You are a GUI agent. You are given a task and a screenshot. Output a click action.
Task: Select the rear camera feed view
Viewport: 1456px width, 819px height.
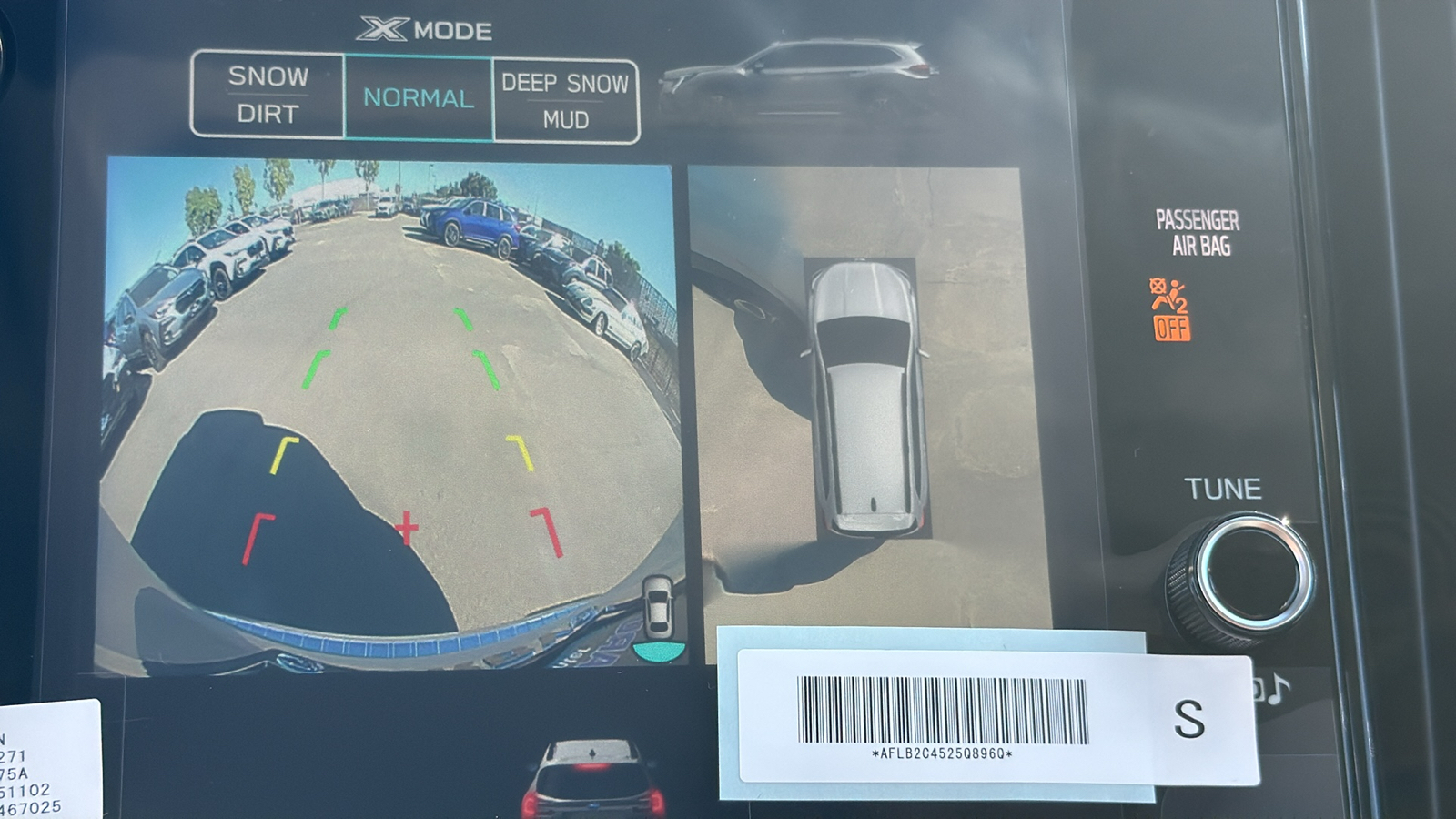tap(389, 414)
